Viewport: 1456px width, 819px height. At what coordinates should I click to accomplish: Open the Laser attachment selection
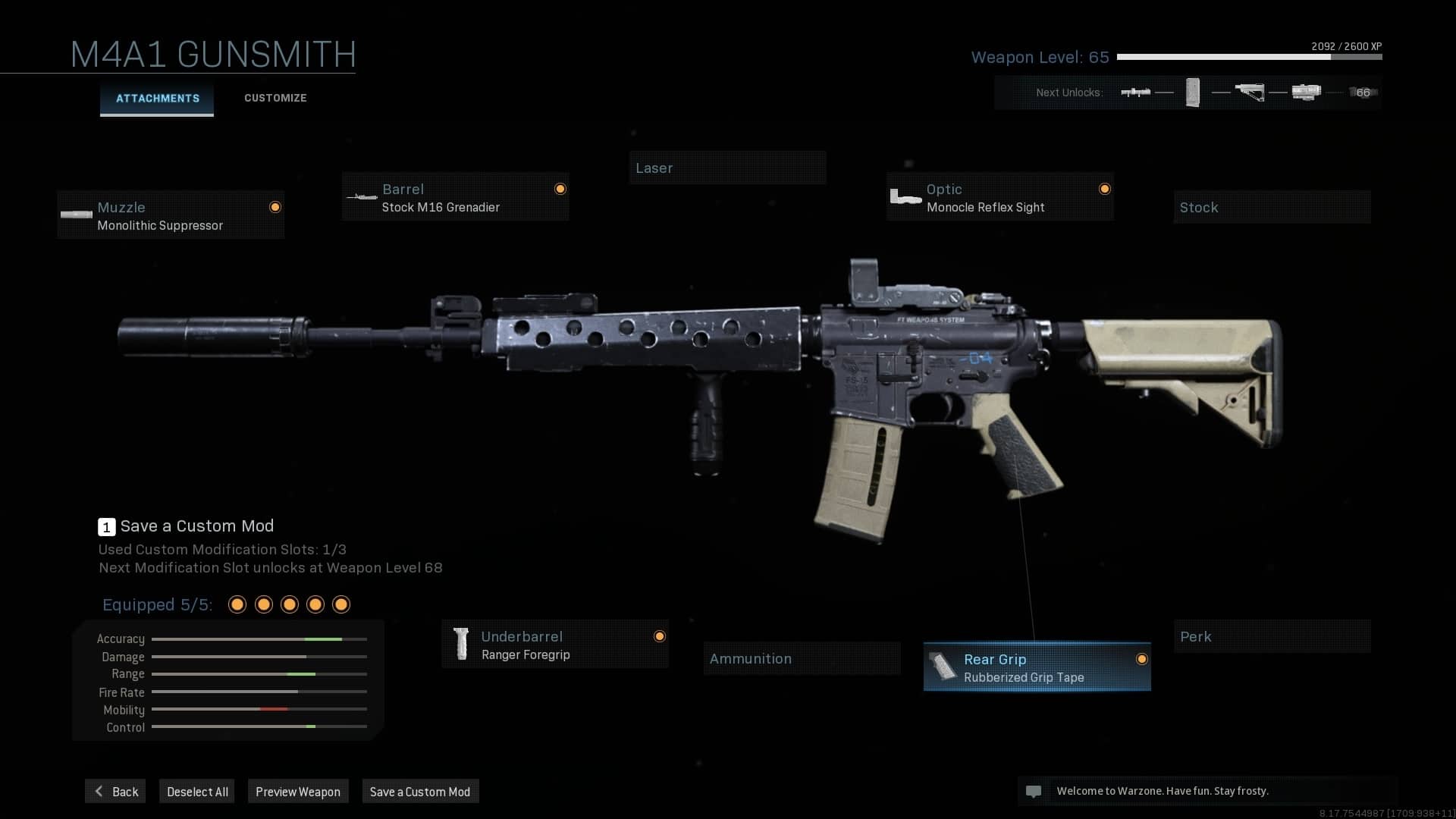727,168
